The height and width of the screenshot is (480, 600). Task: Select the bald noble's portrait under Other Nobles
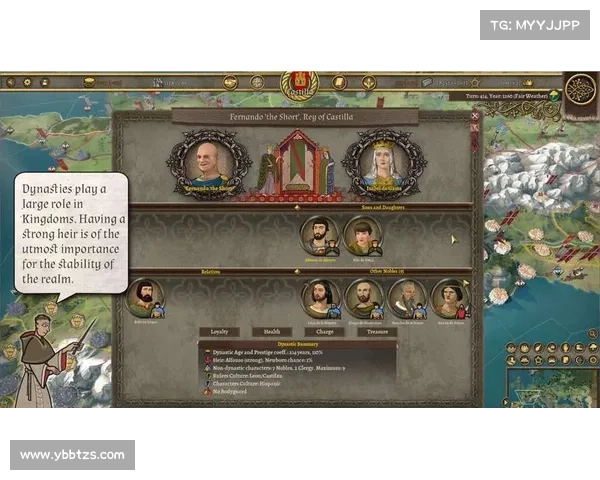363,296
